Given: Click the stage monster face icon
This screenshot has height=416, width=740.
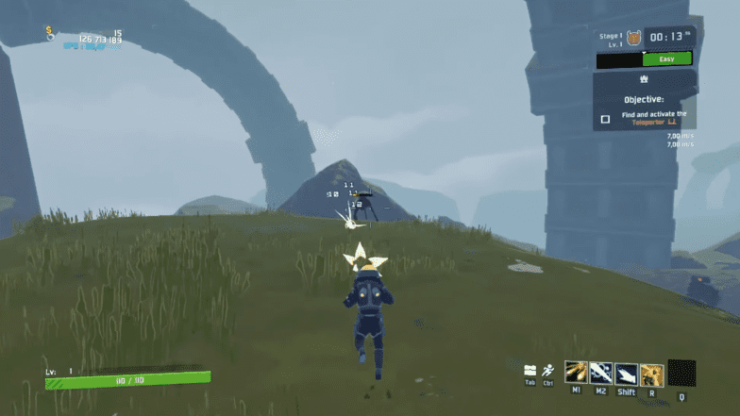Looking at the screenshot, I should coord(634,38).
